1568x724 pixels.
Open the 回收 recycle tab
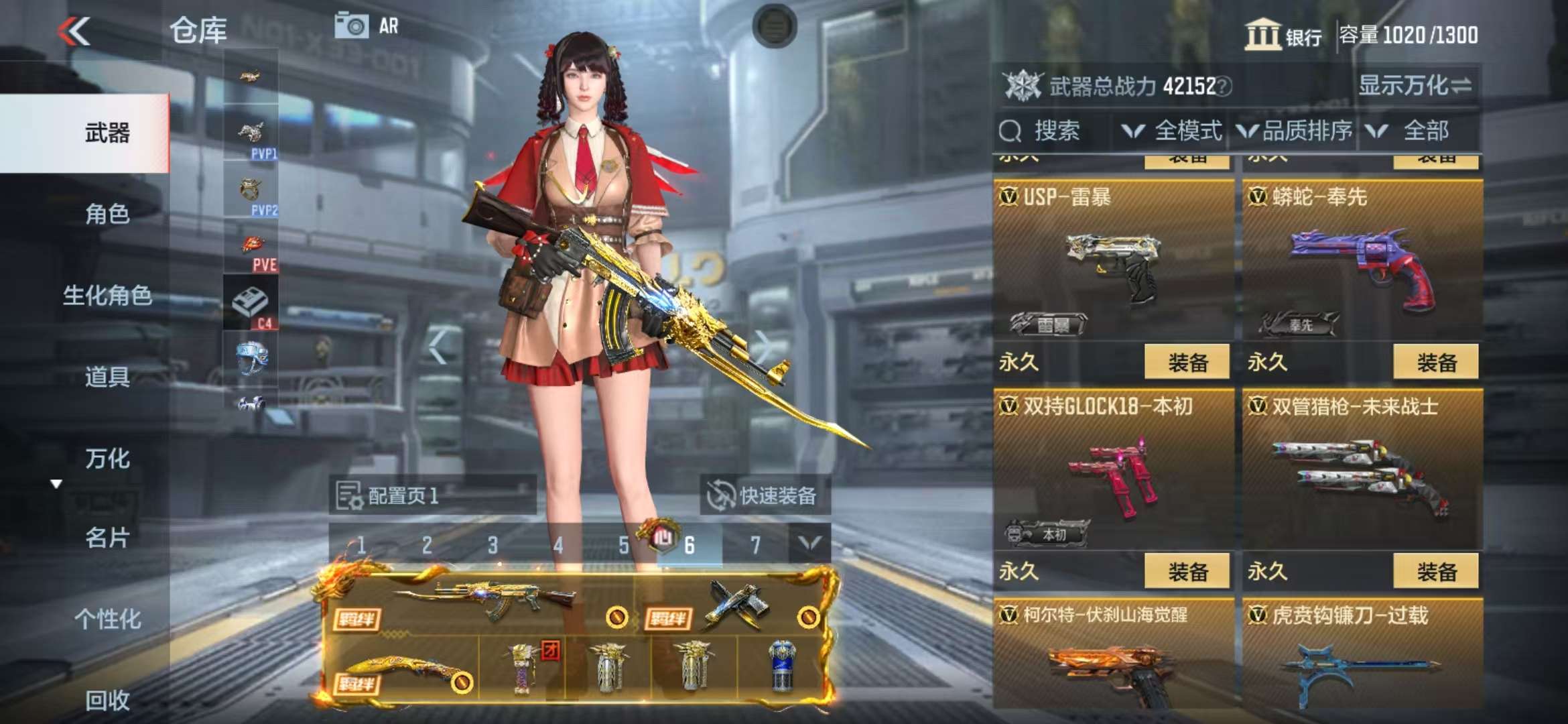[107, 700]
